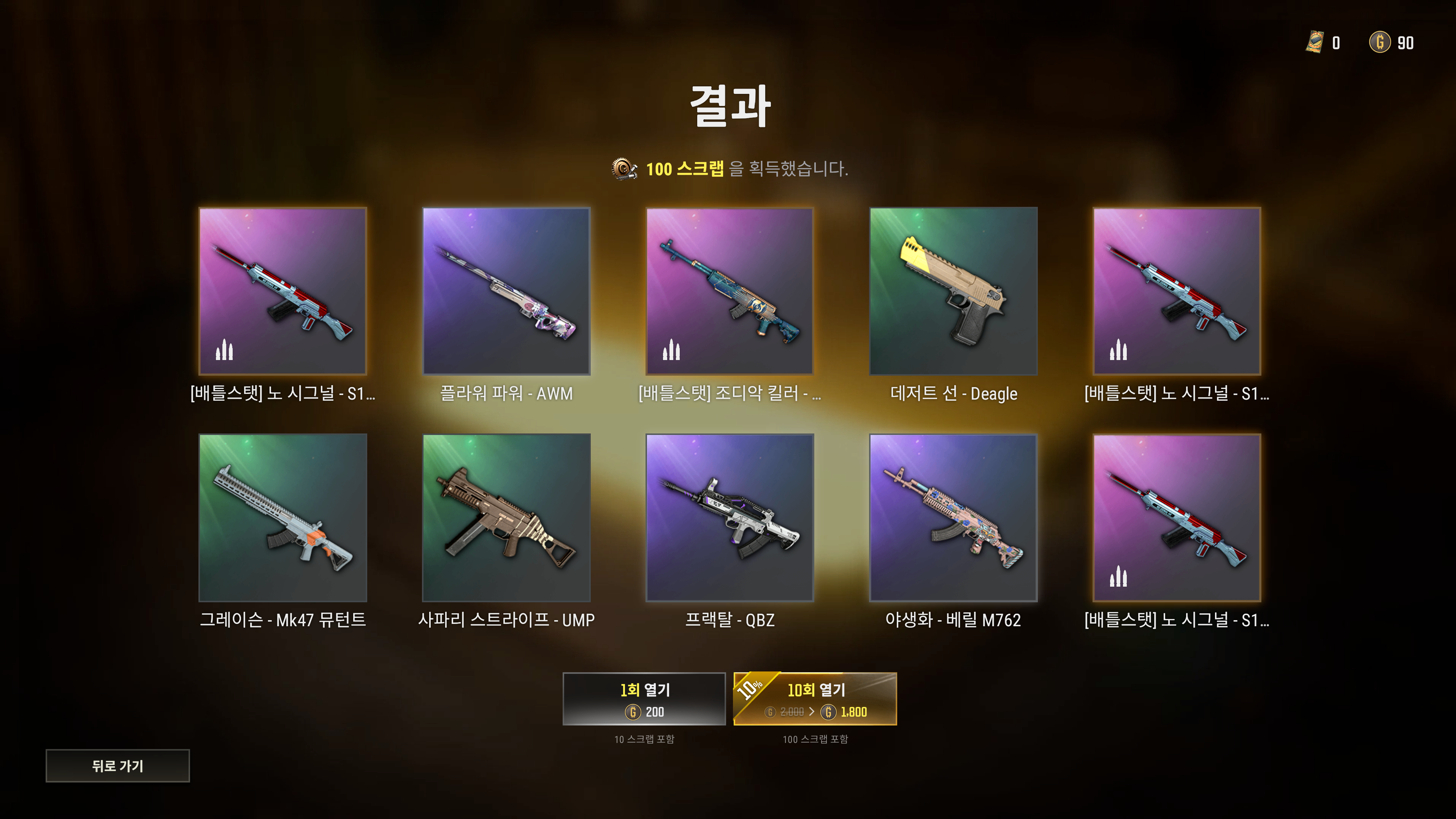This screenshot has width=1456, height=819.
Task: Open one crate with 1회 열기
Action: click(x=644, y=698)
